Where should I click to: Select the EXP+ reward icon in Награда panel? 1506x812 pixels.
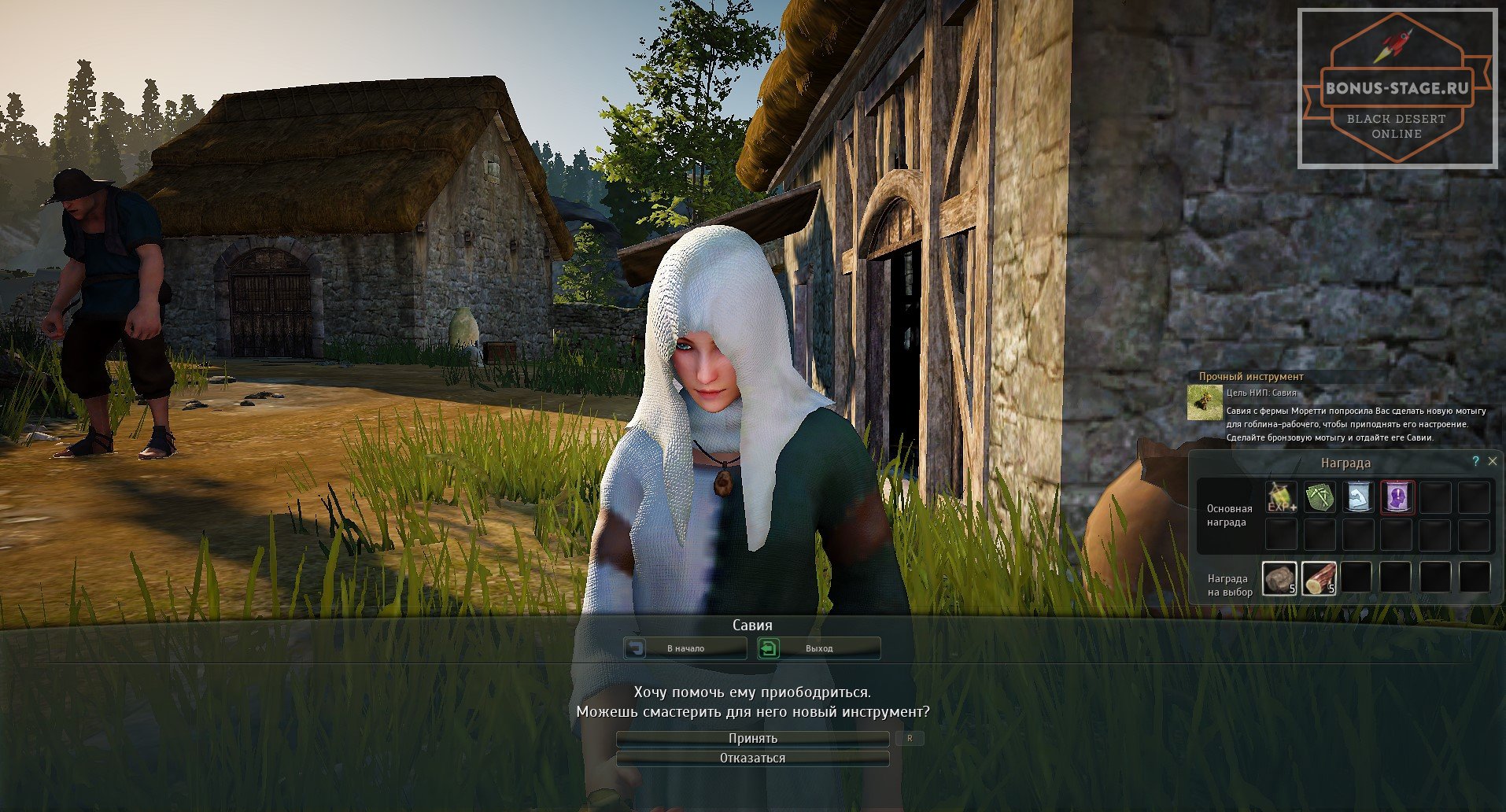[1280, 496]
